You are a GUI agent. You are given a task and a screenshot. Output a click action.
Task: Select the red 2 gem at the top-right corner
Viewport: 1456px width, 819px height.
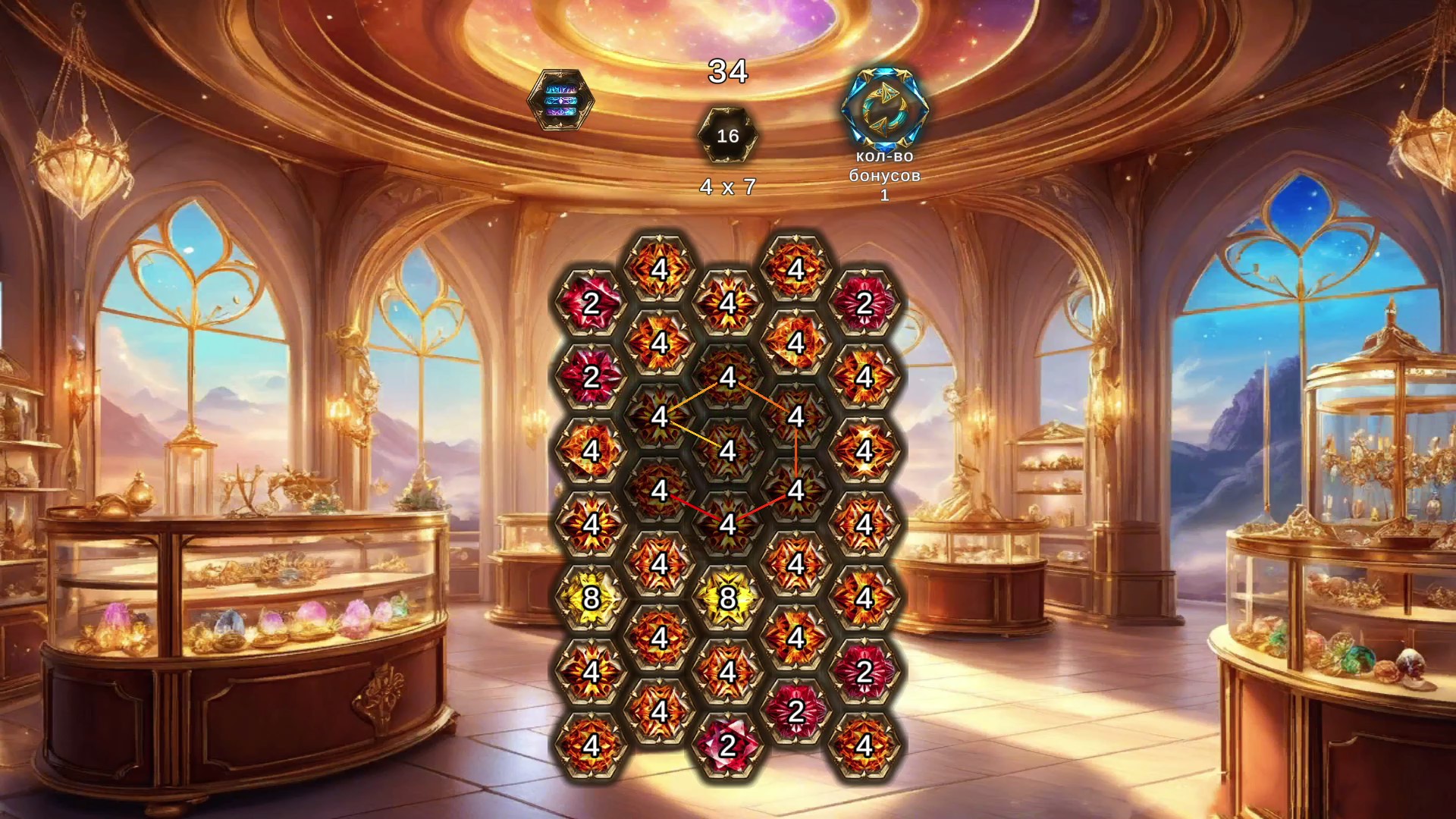pyautogui.click(x=864, y=305)
